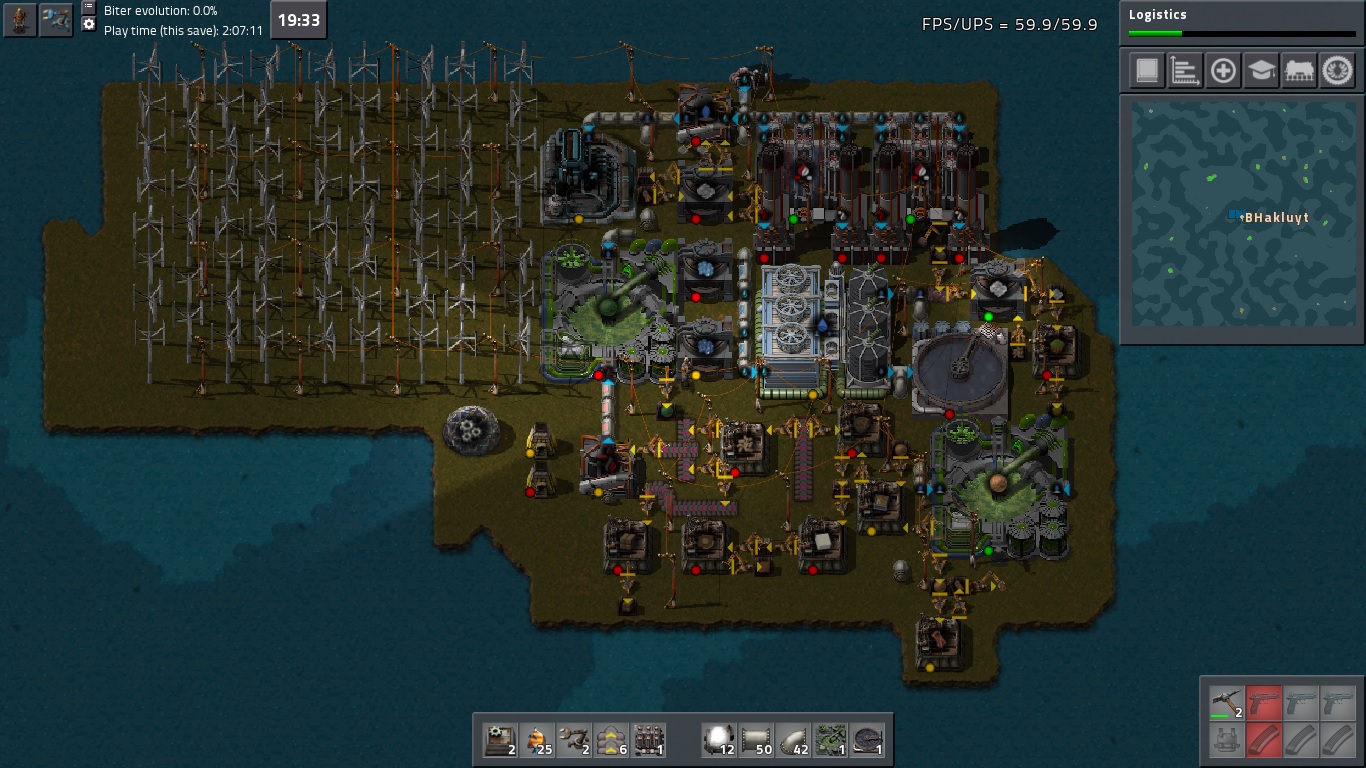1366x768 pixels.
Task: Select the orange item stack of 25
Action: (537, 740)
